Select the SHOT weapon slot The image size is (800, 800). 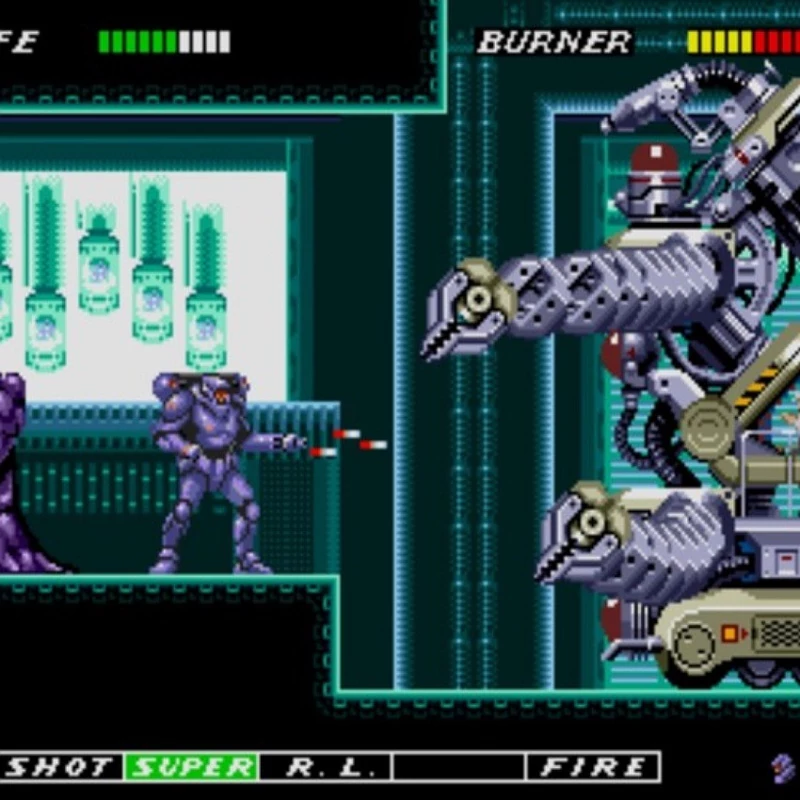[60, 767]
